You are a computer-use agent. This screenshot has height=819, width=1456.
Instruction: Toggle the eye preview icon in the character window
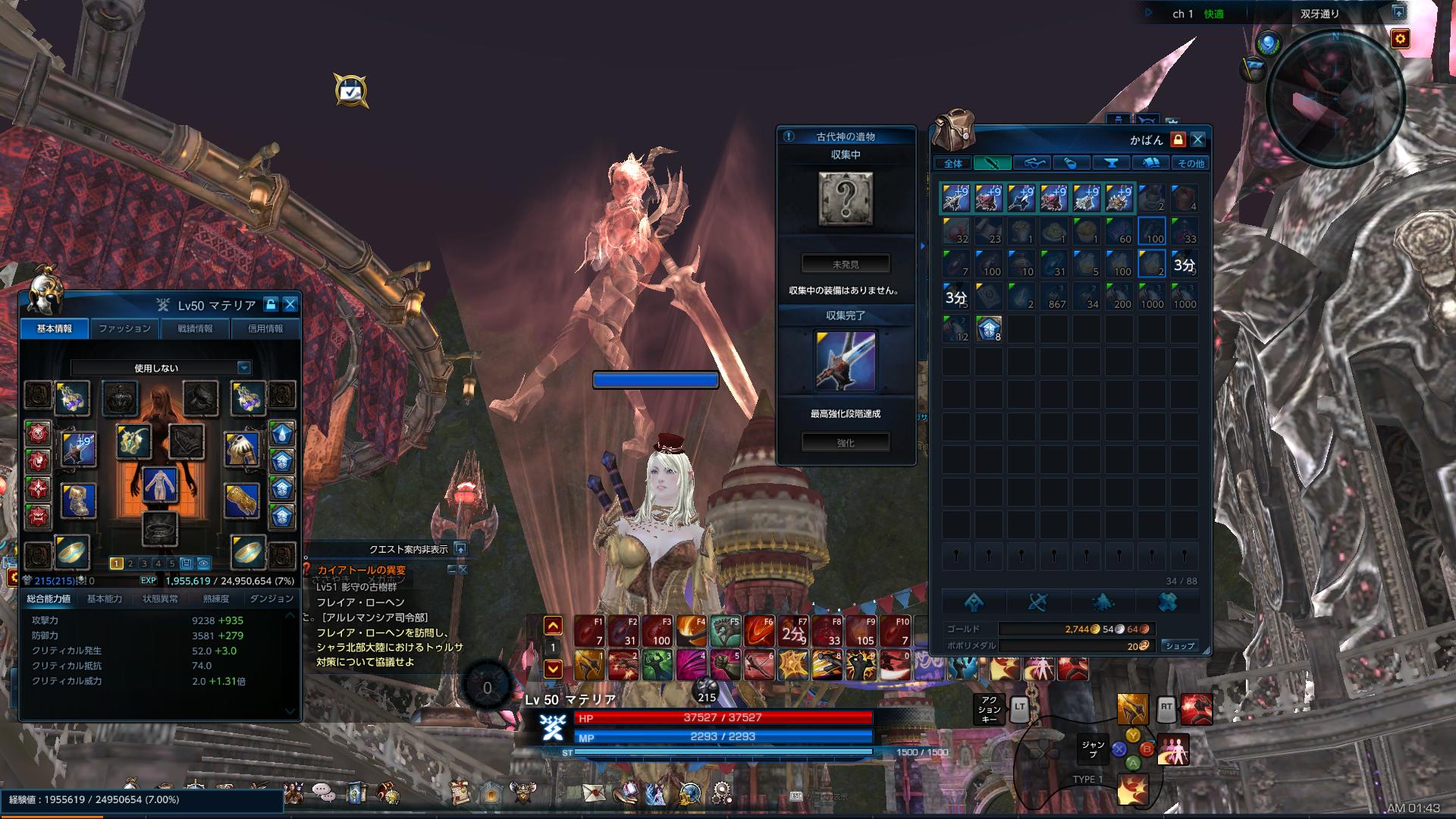point(202,563)
